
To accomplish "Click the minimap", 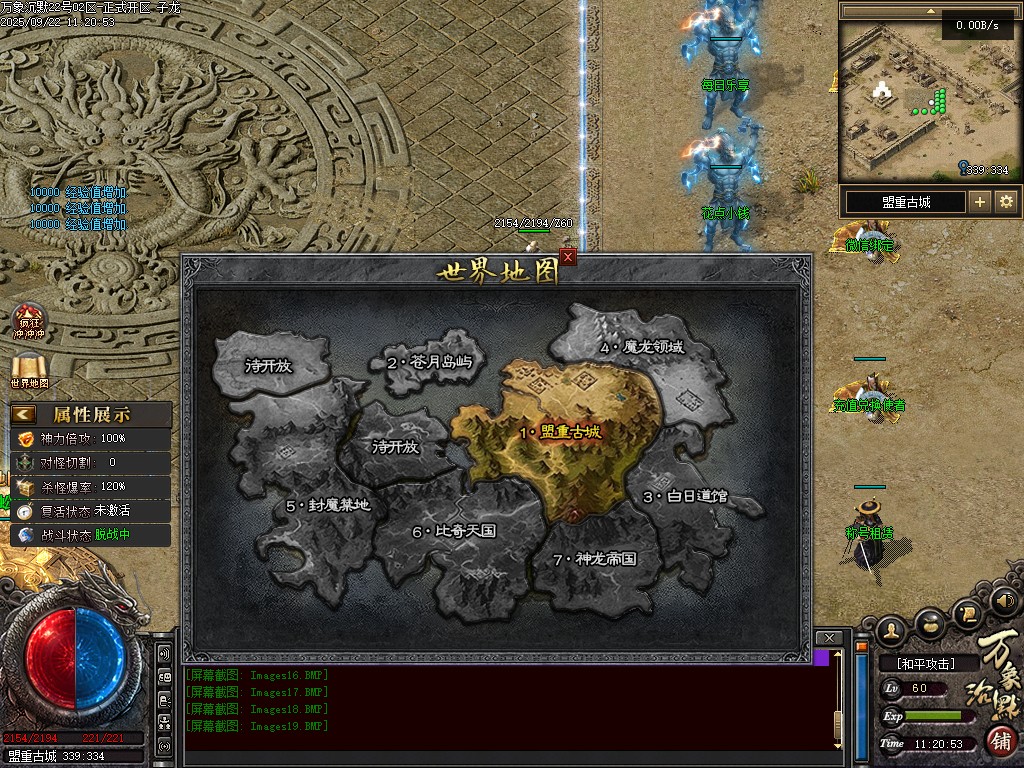I will coord(902,98).
